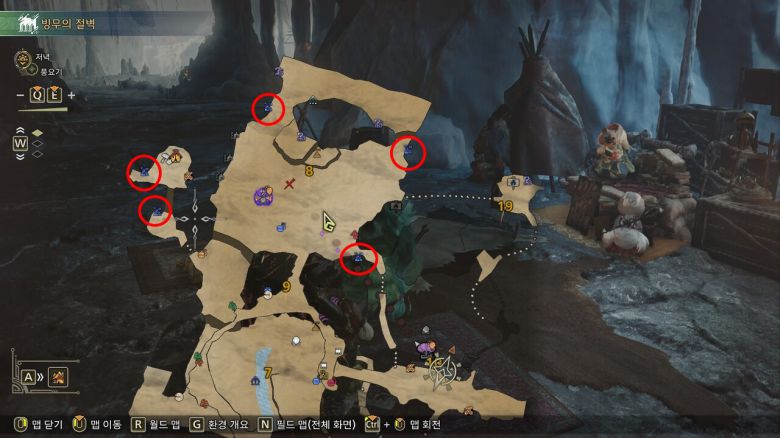Select the area 9 number marker
Screen dimensions: 780x438
286,287
